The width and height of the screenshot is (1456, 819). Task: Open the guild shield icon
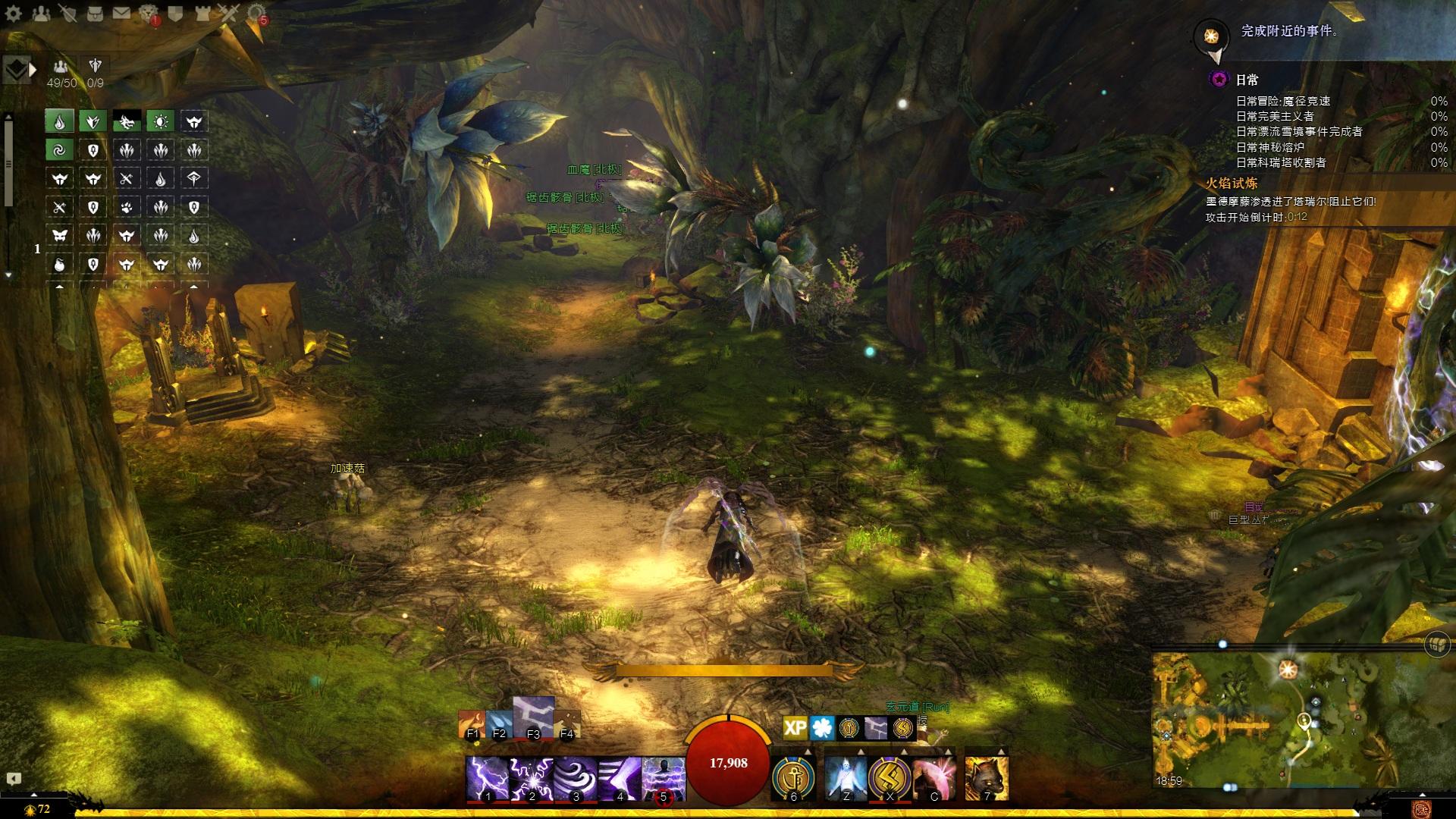[x=175, y=13]
